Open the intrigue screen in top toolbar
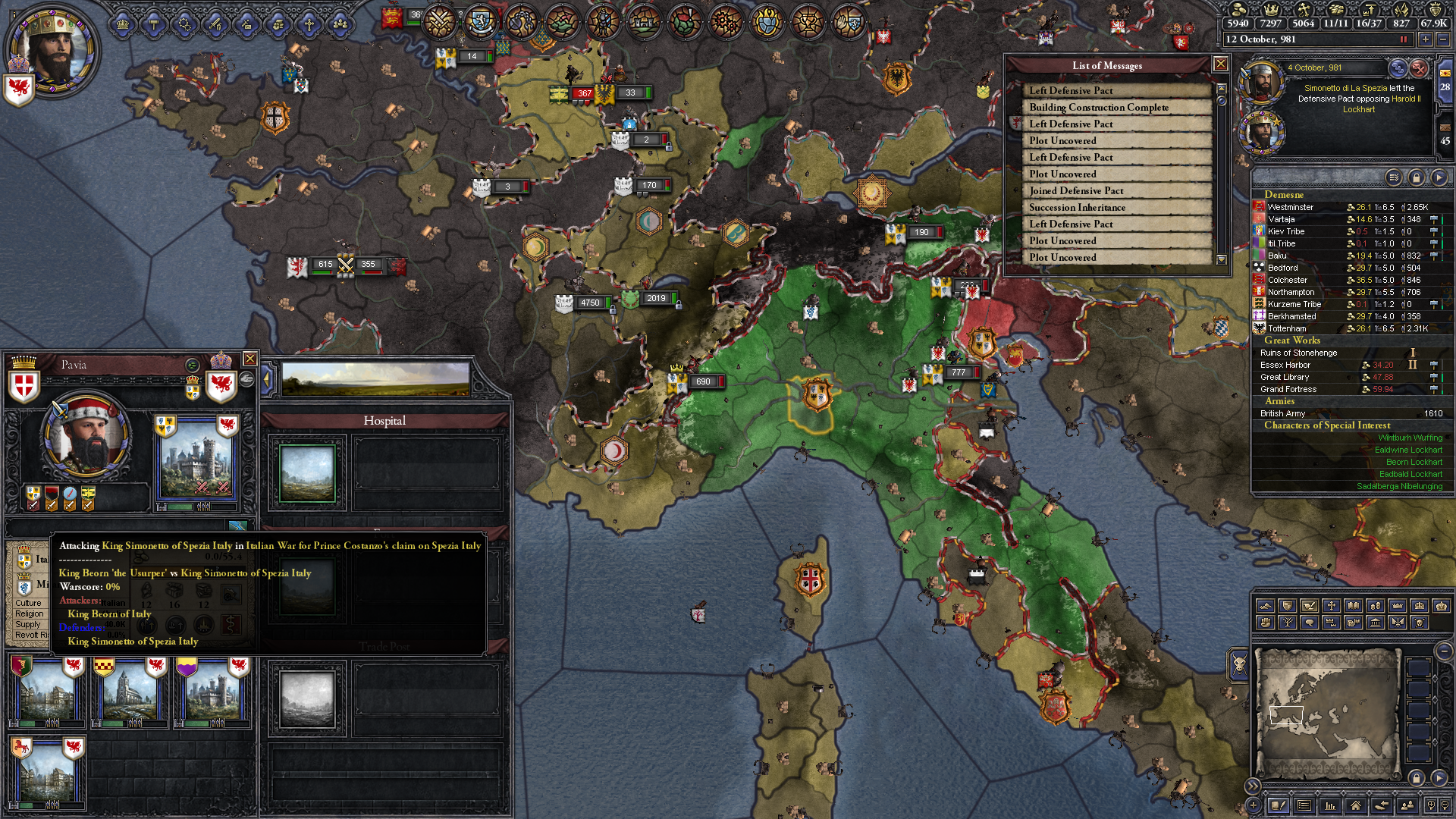 pos(246,24)
